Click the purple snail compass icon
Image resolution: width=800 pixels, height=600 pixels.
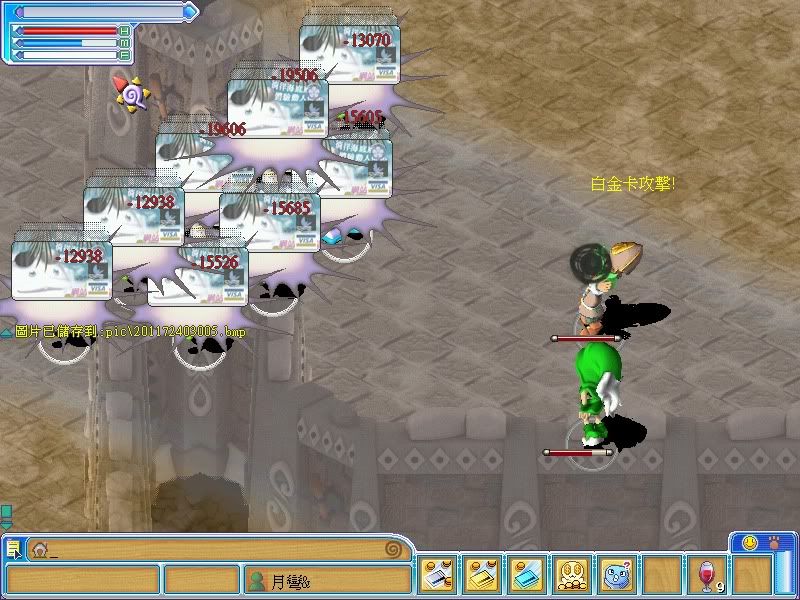tap(132, 92)
